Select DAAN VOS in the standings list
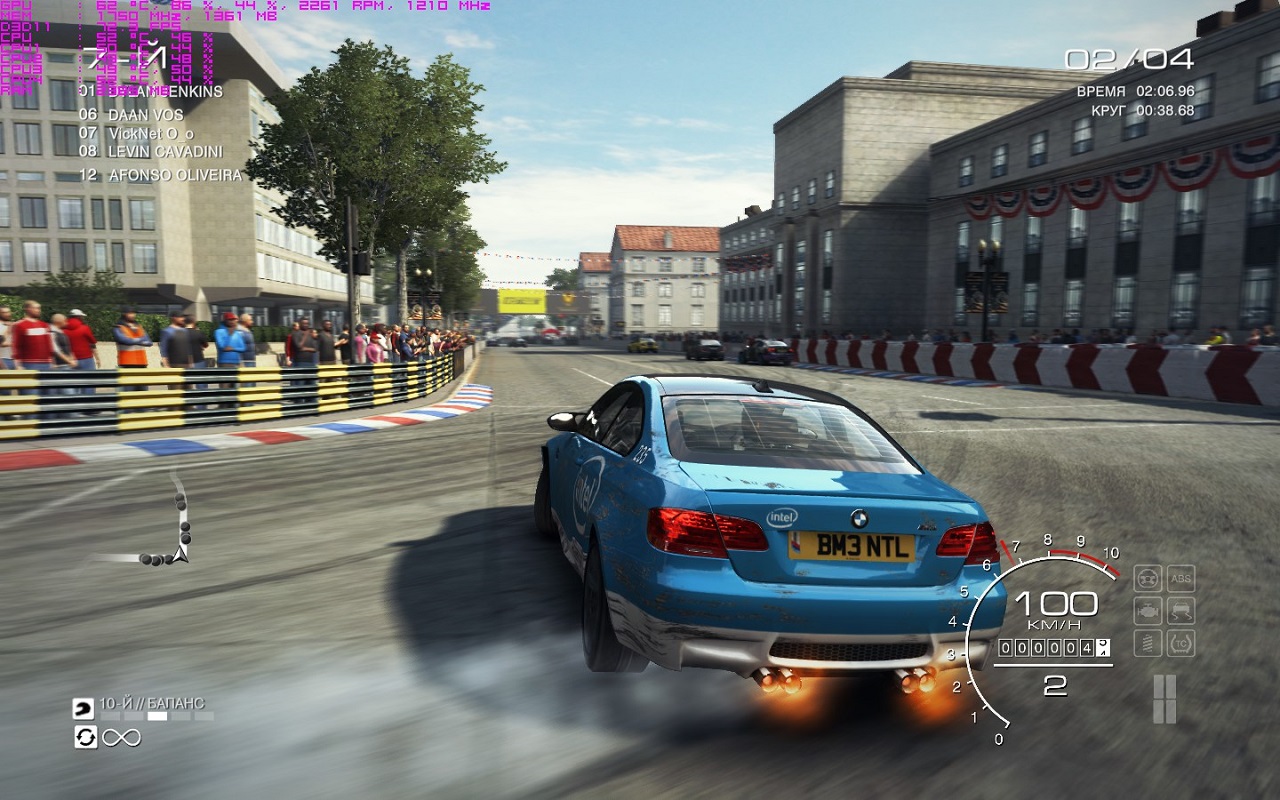1280x800 pixels. (x=132, y=115)
